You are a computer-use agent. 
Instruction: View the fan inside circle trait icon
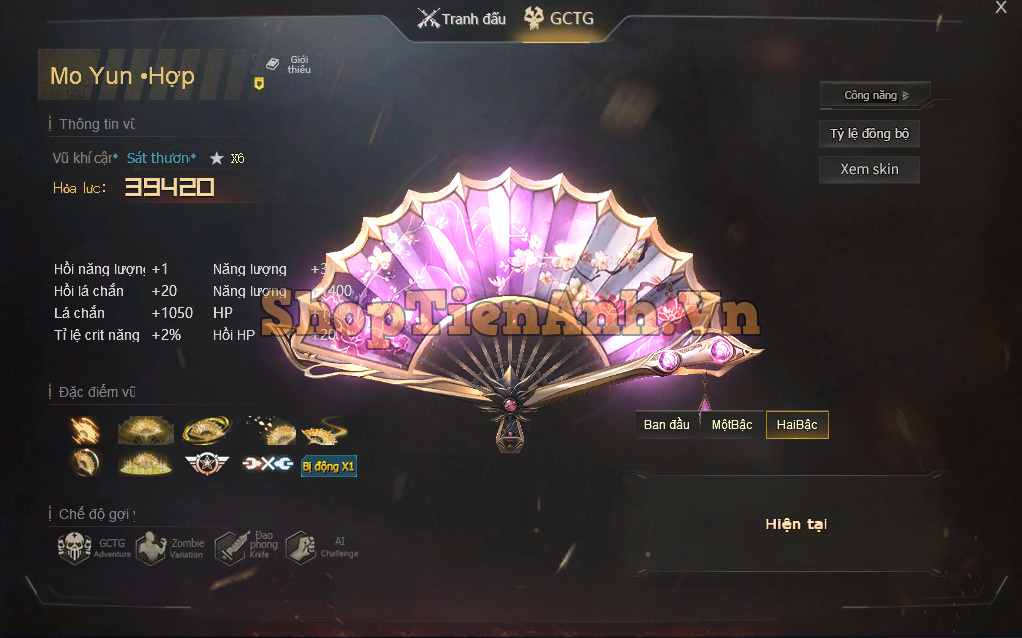click(85, 463)
